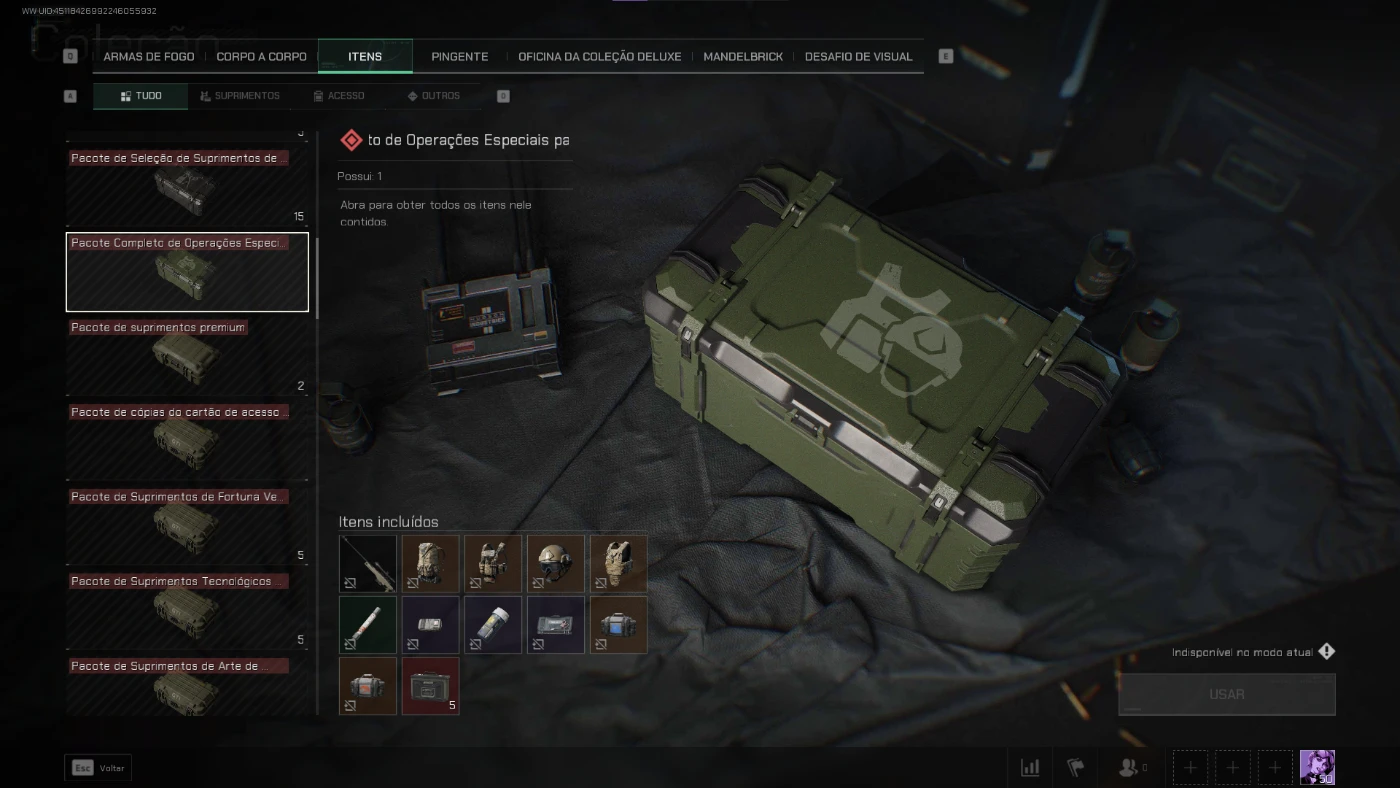This screenshot has height=788, width=1400.
Task: Open the player avatar profile
Action: 1317,767
